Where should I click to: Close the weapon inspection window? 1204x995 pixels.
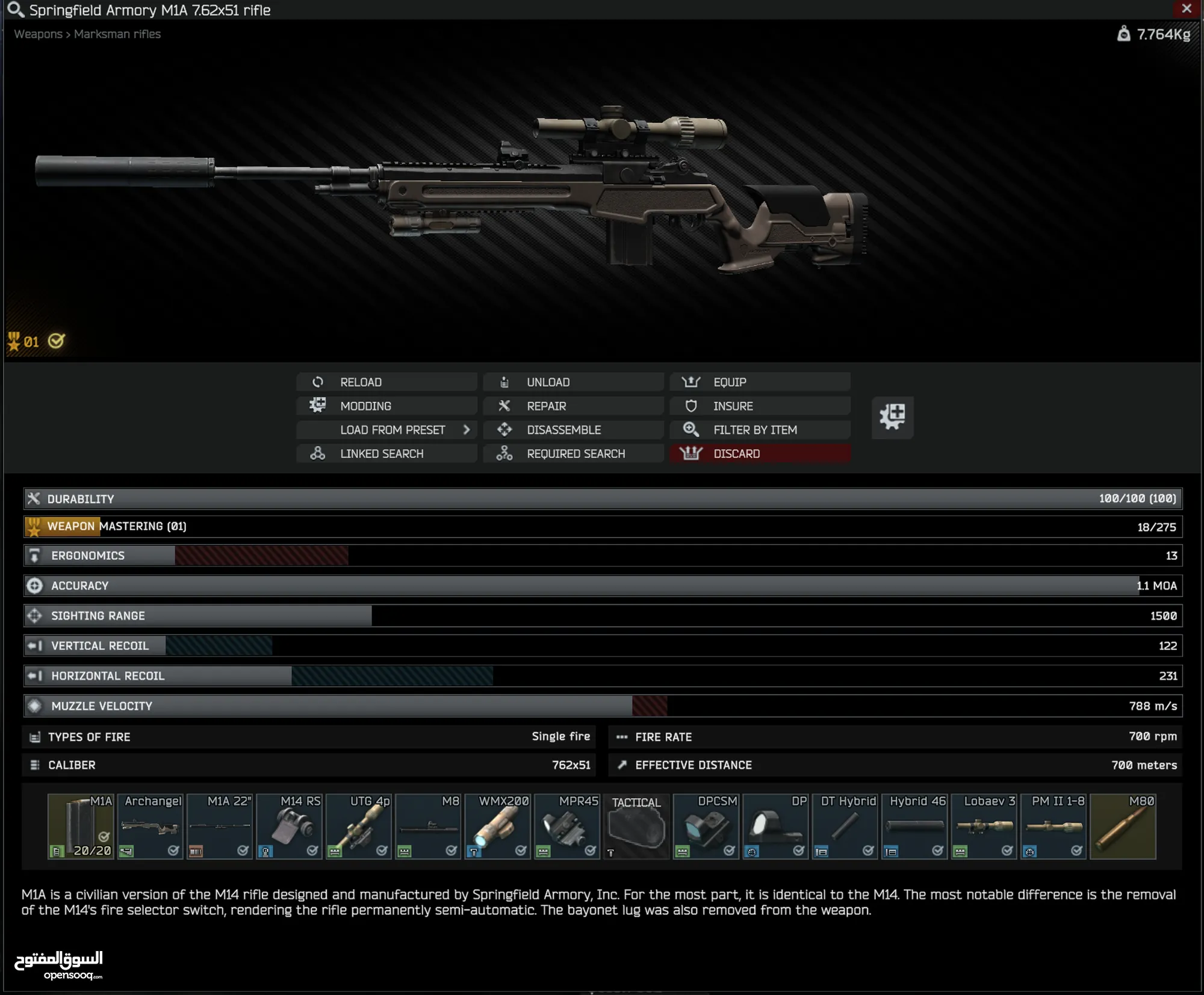pyautogui.click(x=1186, y=9)
